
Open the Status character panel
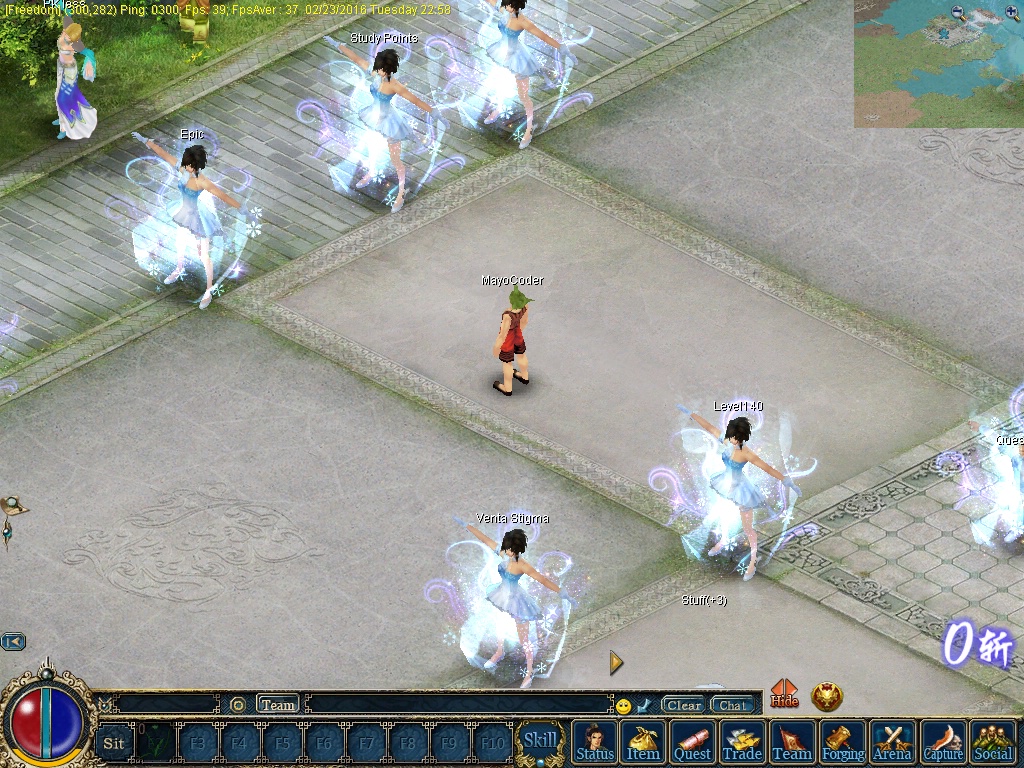click(595, 742)
